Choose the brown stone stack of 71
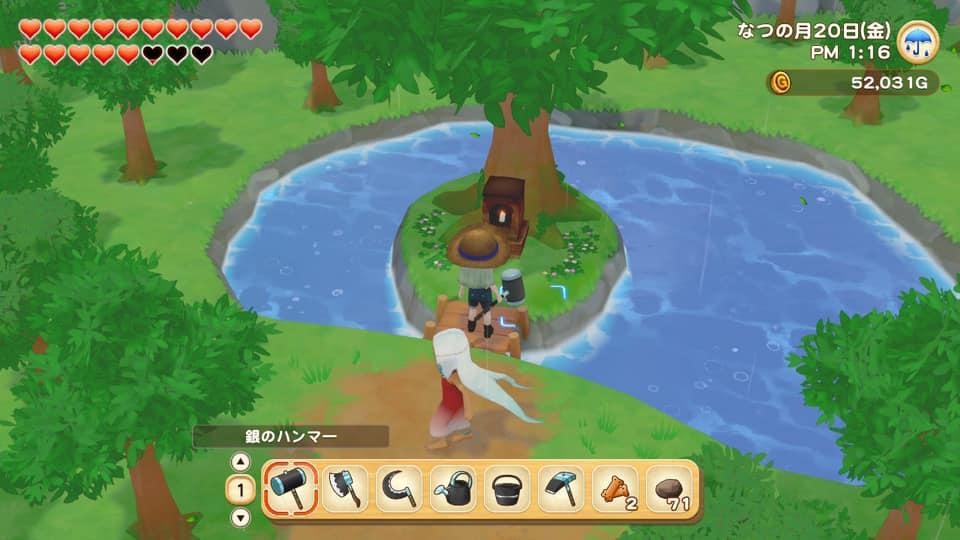Image resolution: width=960 pixels, height=540 pixels. click(669, 489)
